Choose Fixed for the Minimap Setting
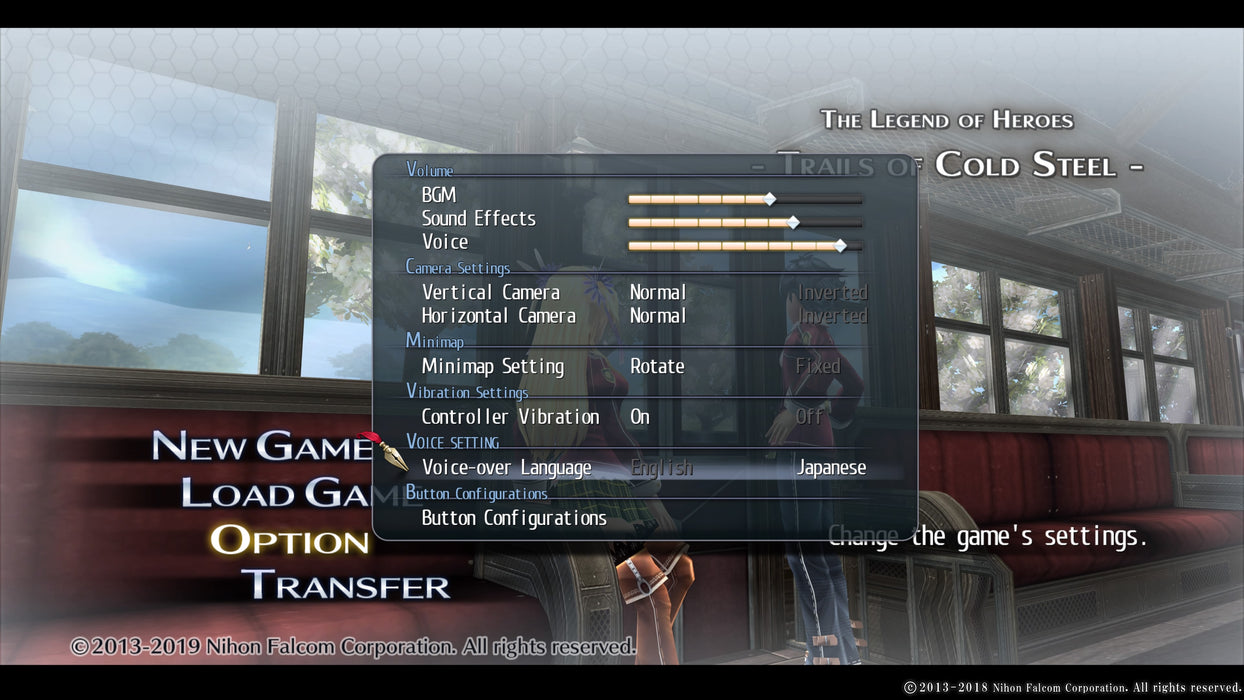Viewport: 1244px width, 700px height. point(818,367)
